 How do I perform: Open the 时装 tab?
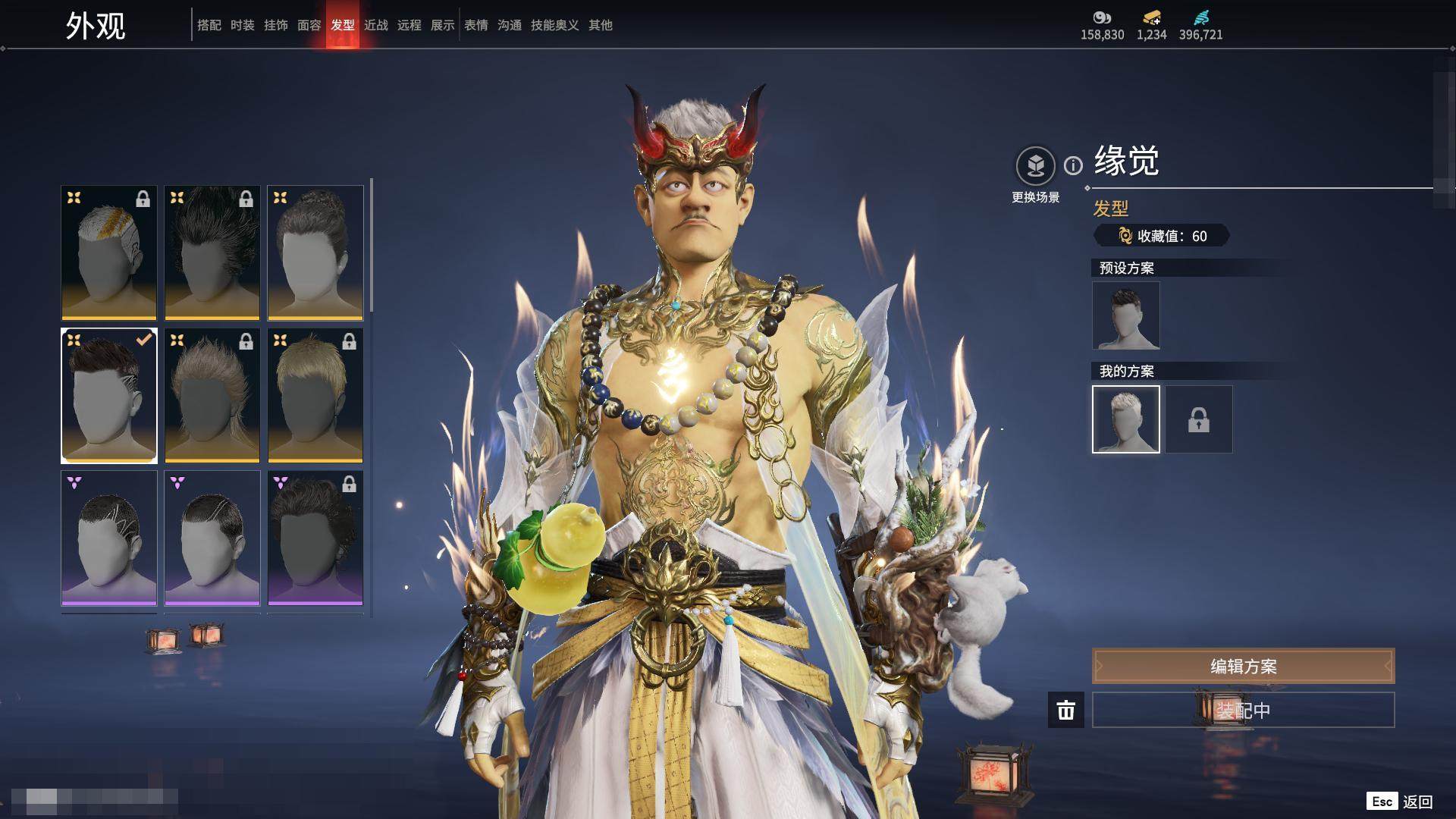pos(243,25)
